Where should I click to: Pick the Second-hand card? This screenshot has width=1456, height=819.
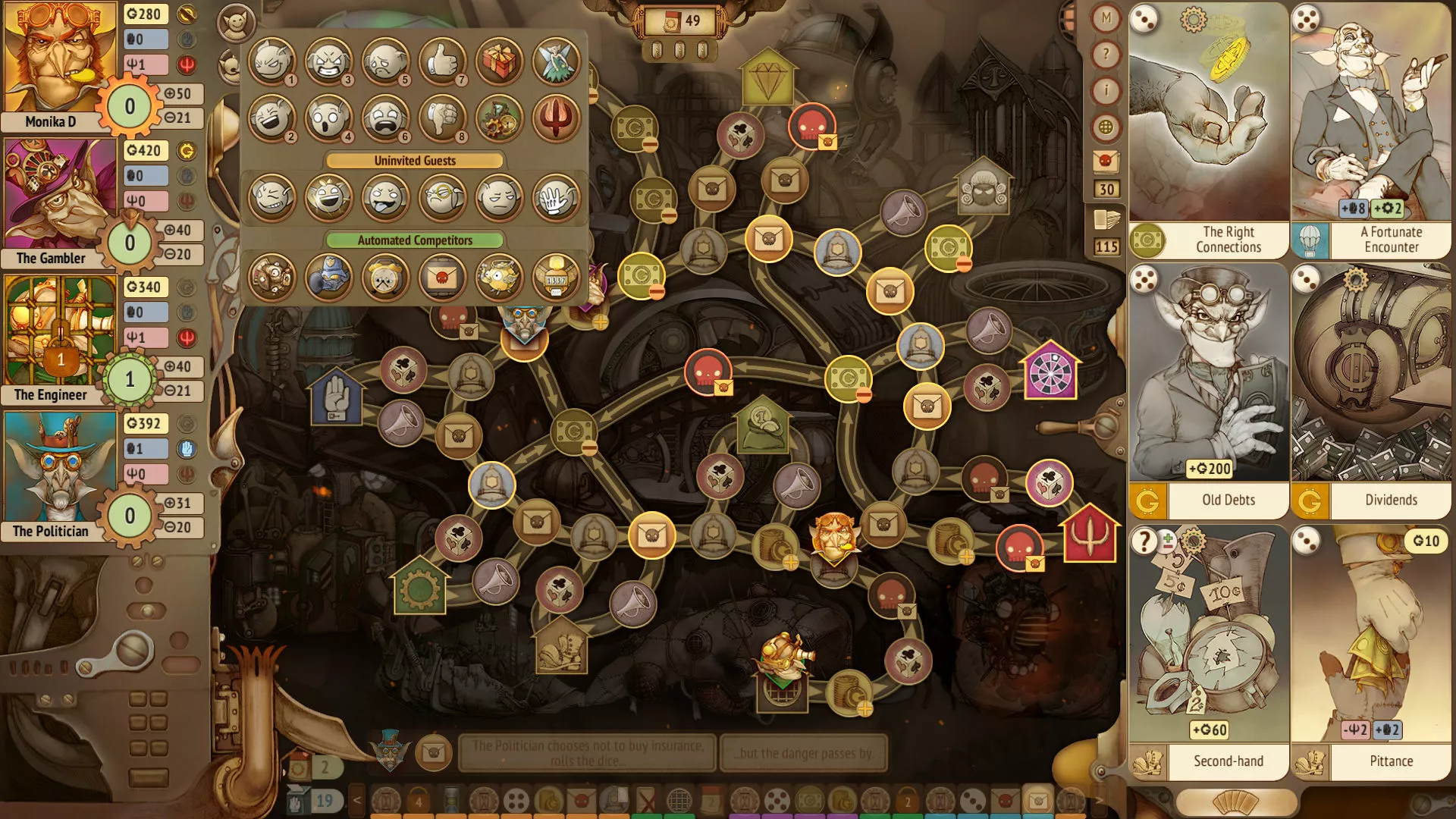(1208, 652)
